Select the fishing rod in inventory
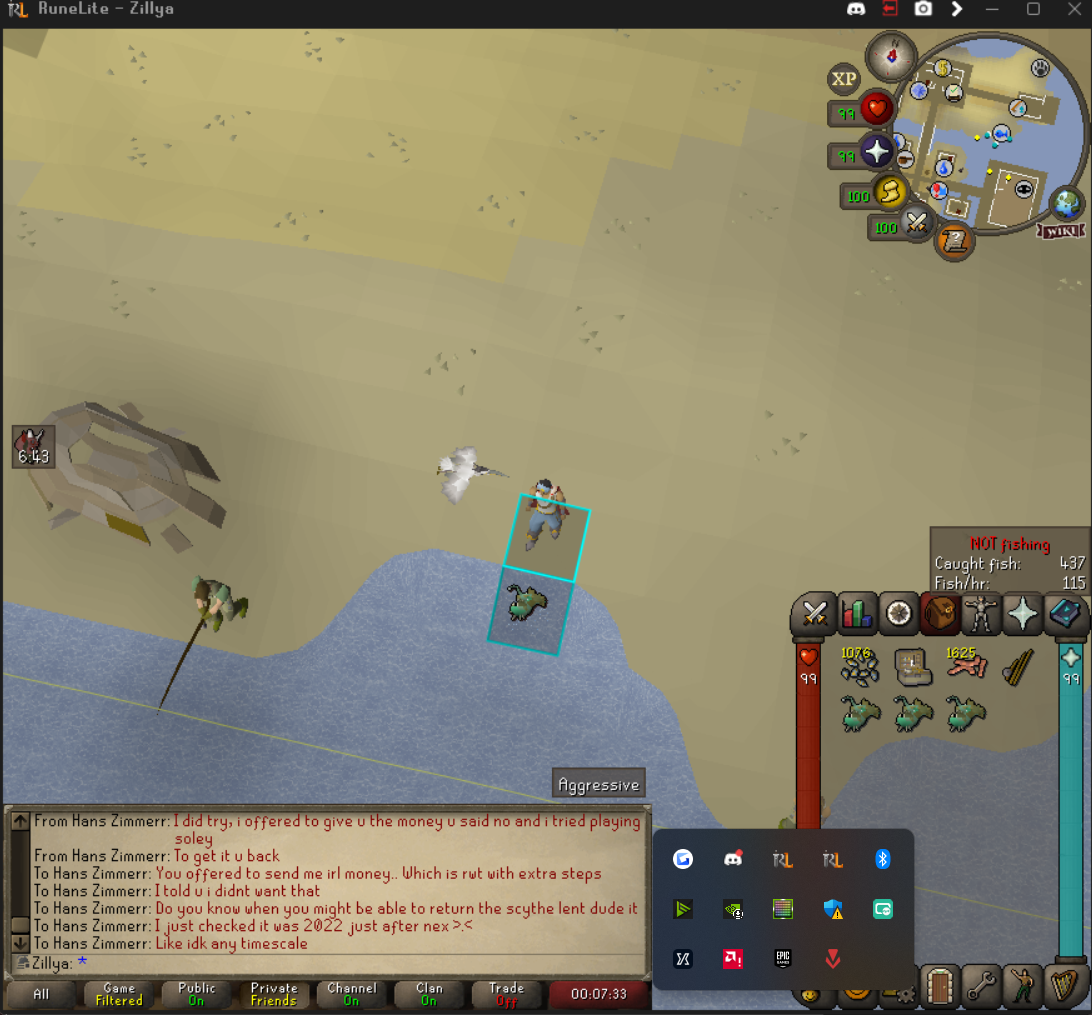Image resolution: width=1092 pixels, height=1015 pixels. 1018,666
